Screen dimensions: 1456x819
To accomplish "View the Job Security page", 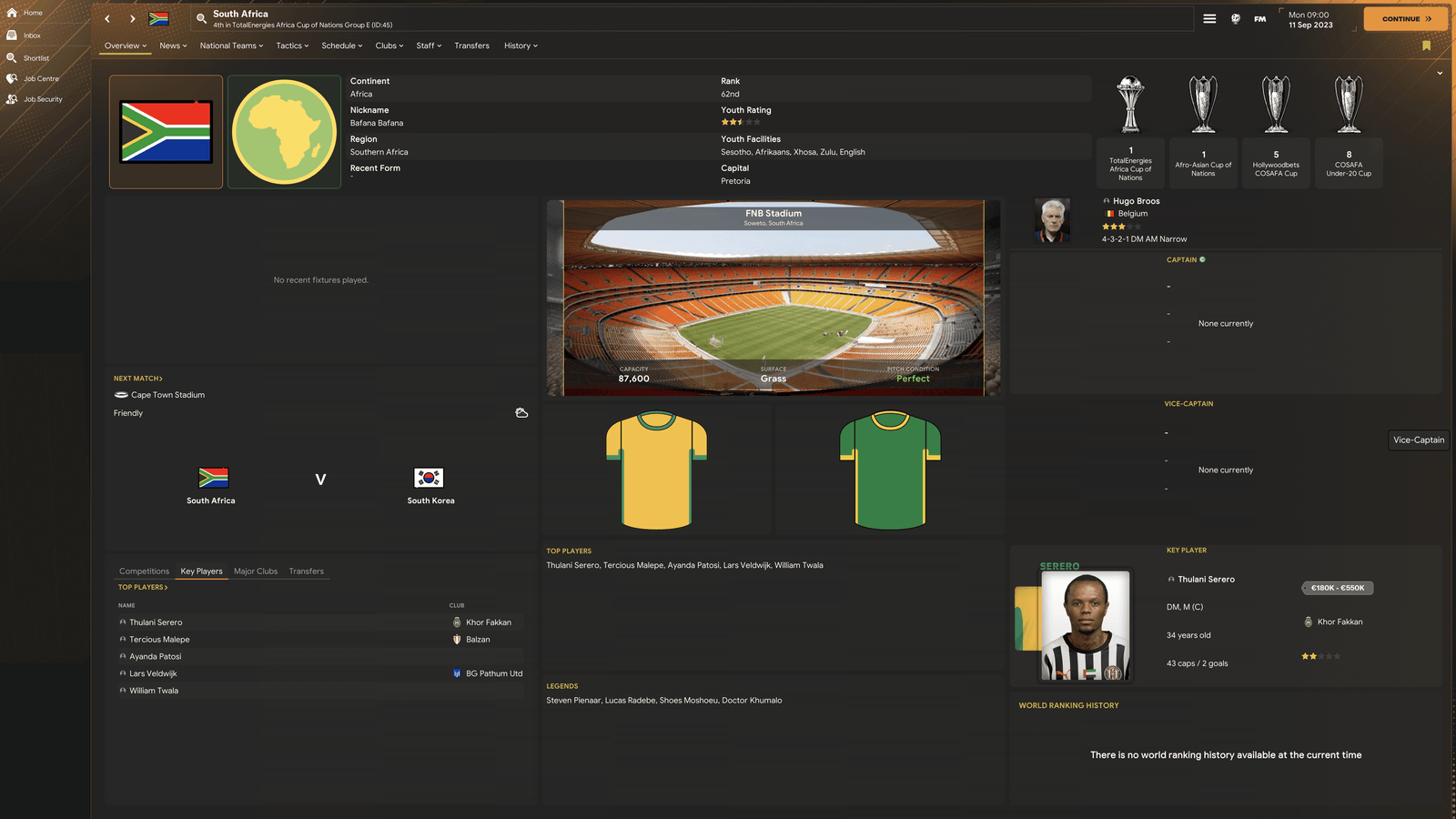I will (43, 99).
